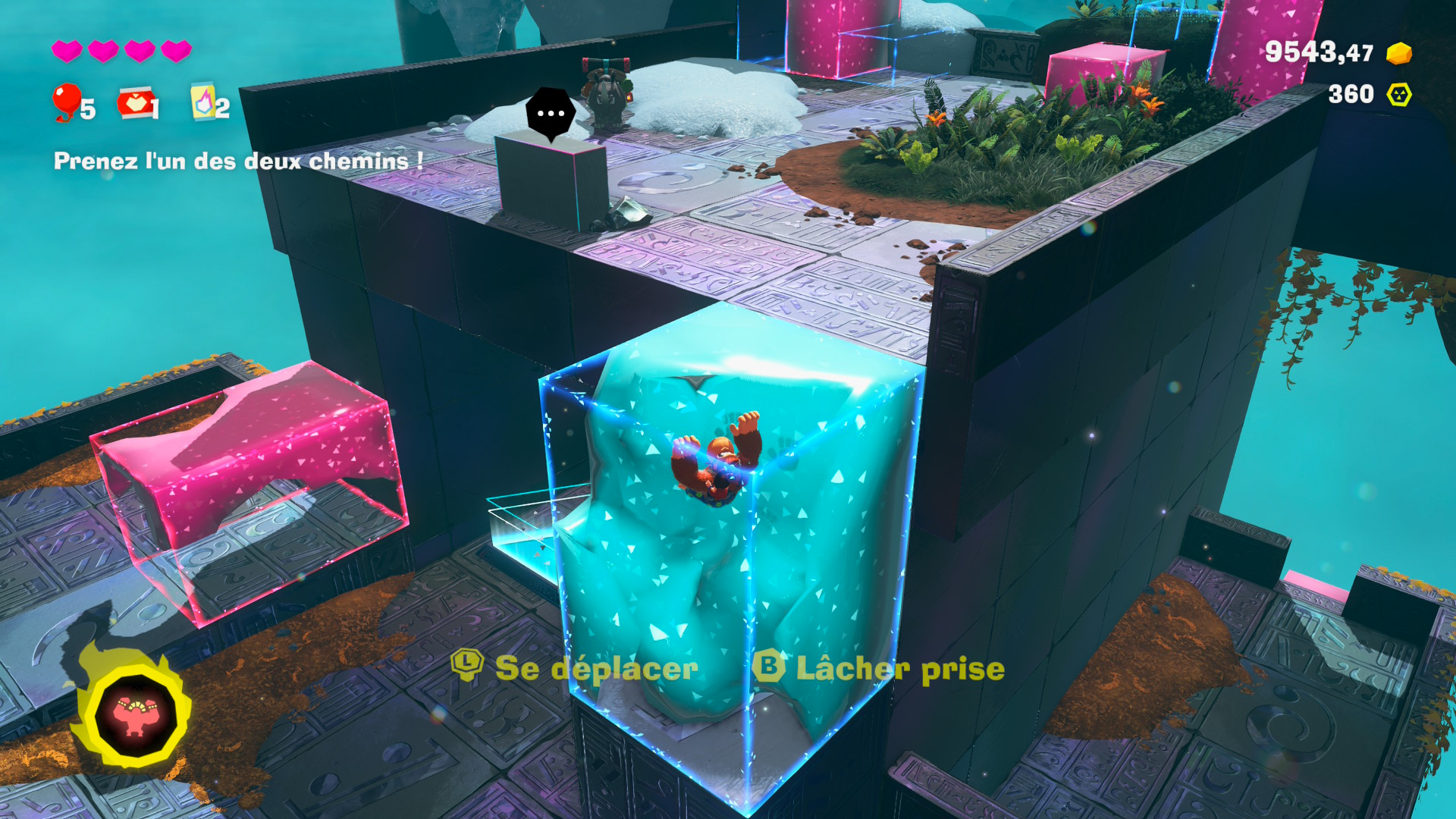Click the gold nugget currency icon
The width and height of the screenshot is (1456, 819).
pyautogui.click(x=1398, y=53)
